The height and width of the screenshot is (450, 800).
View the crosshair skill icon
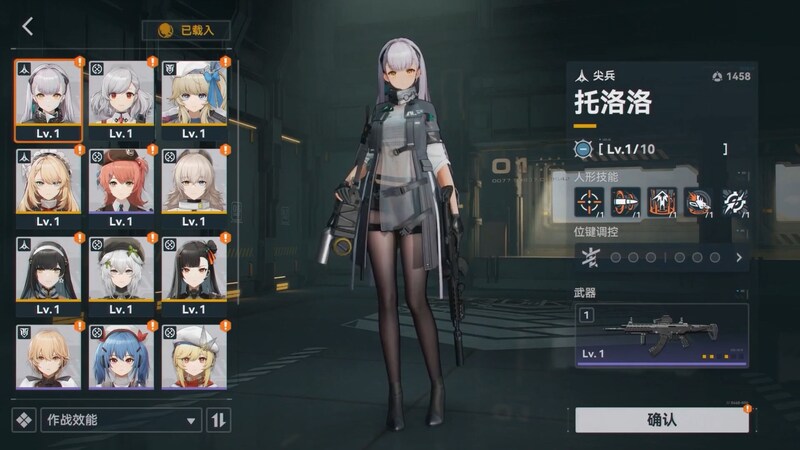(589, 201)
